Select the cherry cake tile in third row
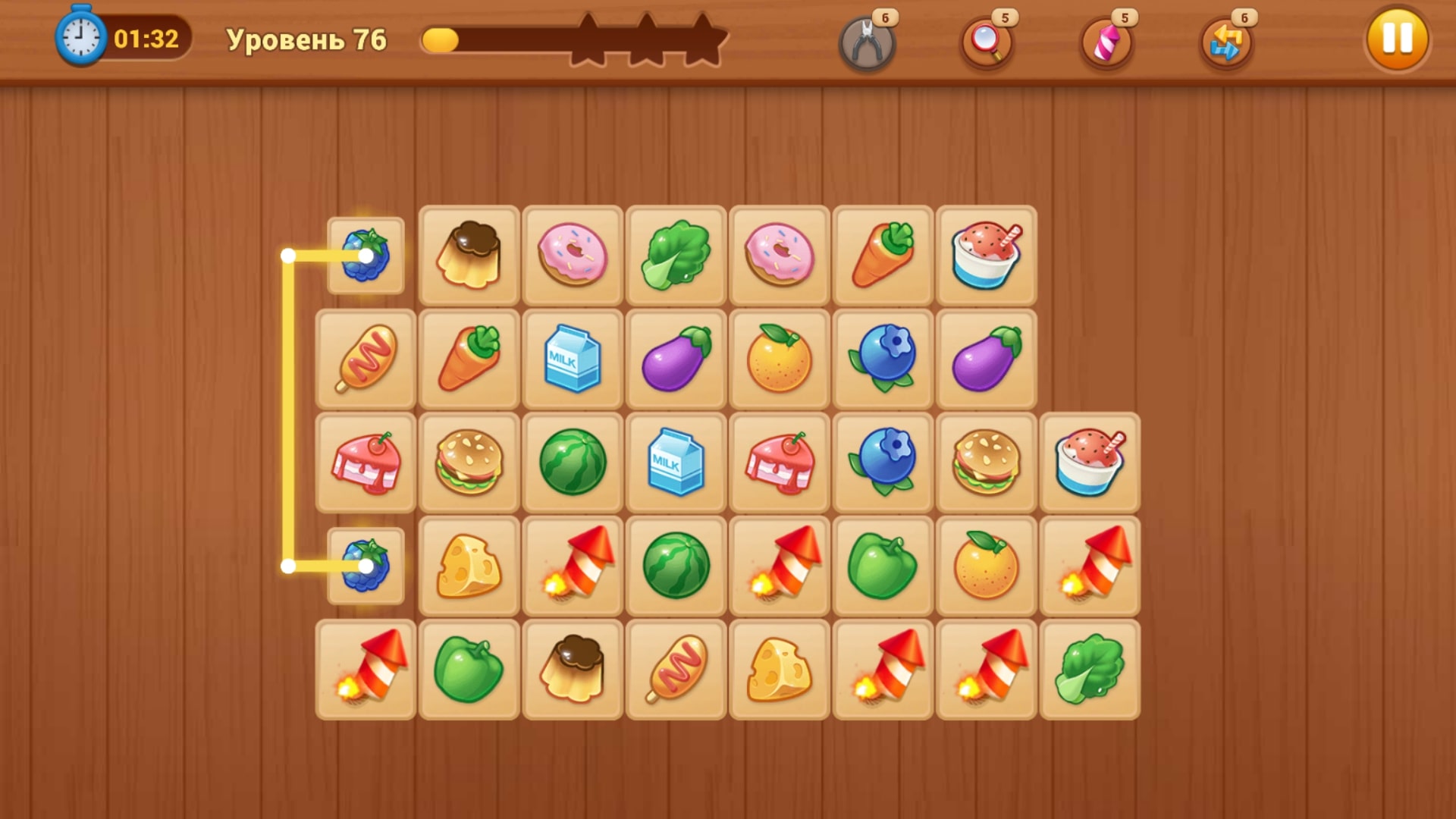 click(x=366, y=463)
